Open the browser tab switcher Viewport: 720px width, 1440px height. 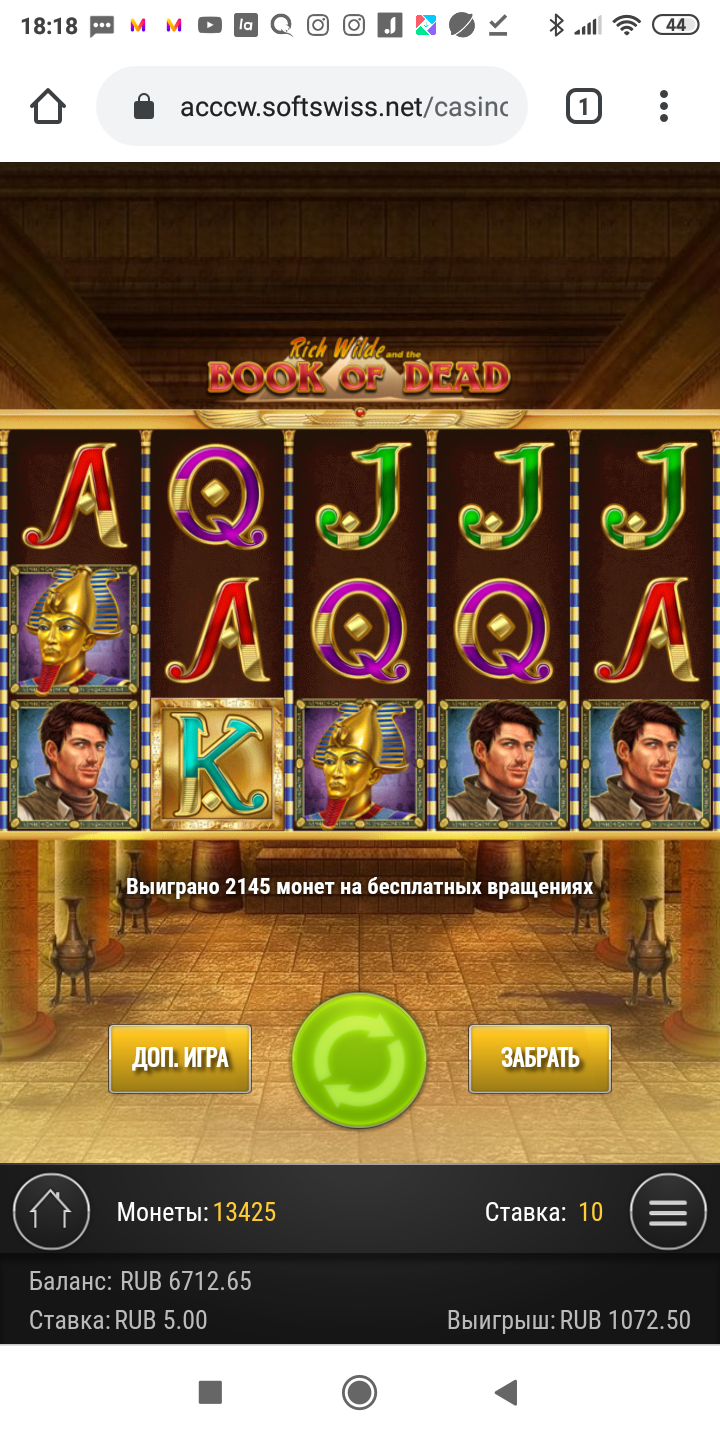[x=584, y=106]
